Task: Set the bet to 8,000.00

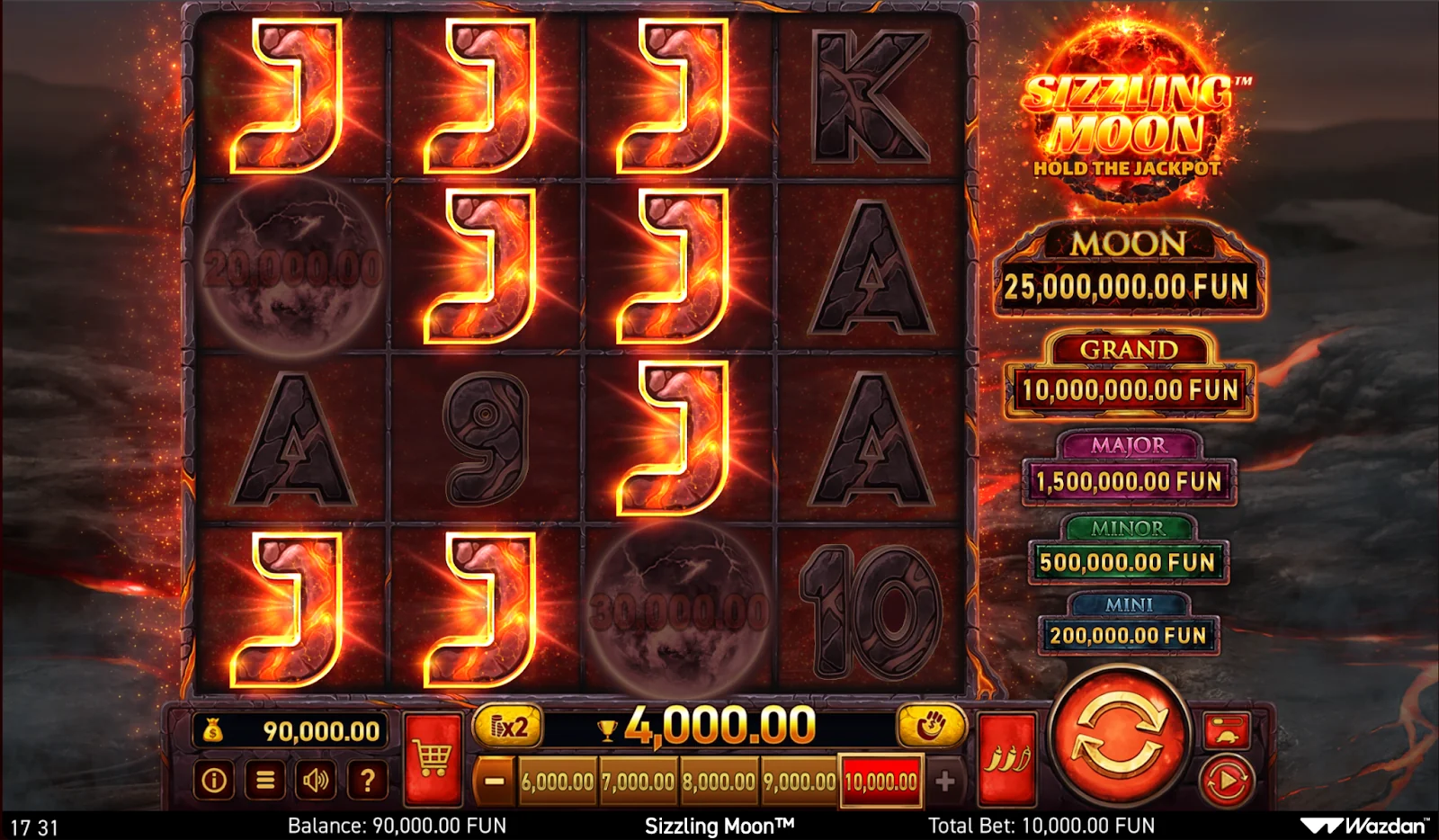Action: pyautogui.click(x=719, y=782)
